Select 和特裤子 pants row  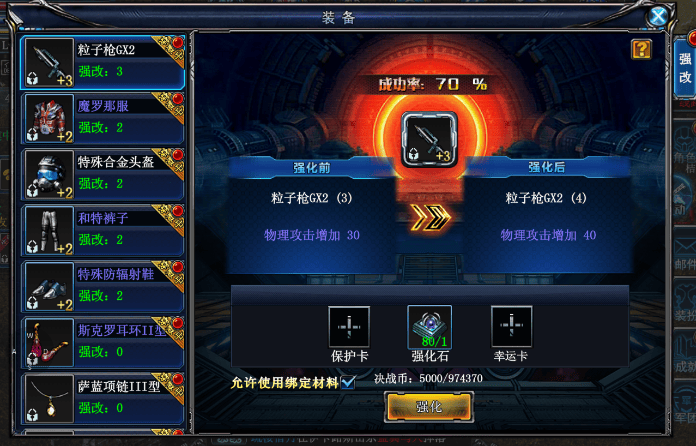click(x=102, y=231)
